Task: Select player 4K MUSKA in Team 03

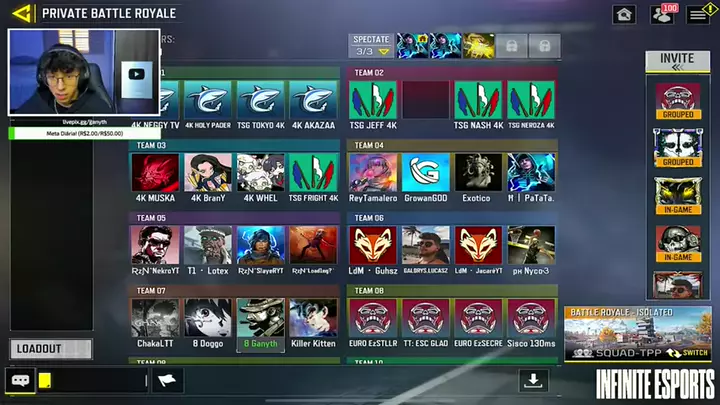Action: tap(156, 178)
